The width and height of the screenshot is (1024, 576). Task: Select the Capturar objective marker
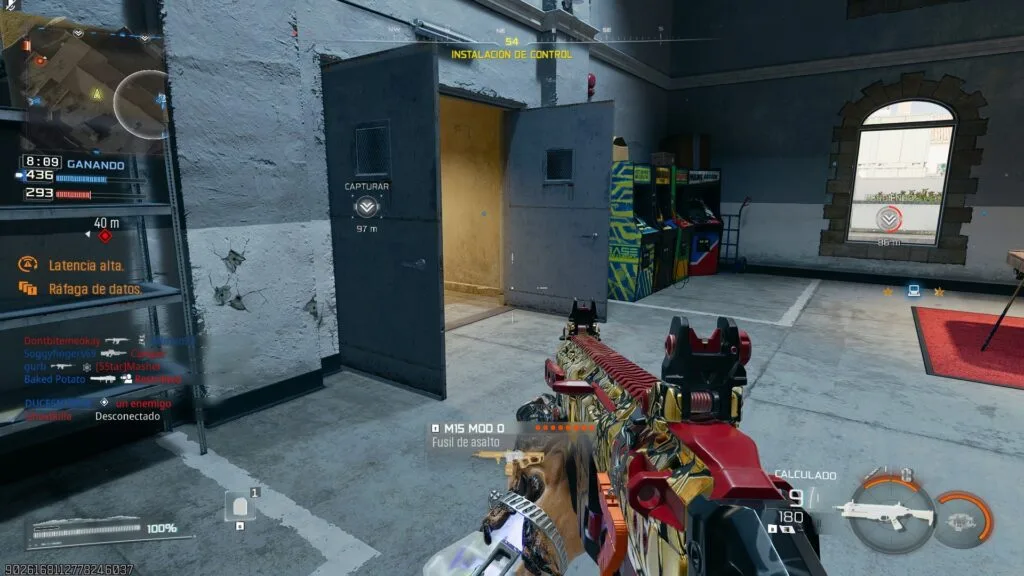tap(367, 207)
